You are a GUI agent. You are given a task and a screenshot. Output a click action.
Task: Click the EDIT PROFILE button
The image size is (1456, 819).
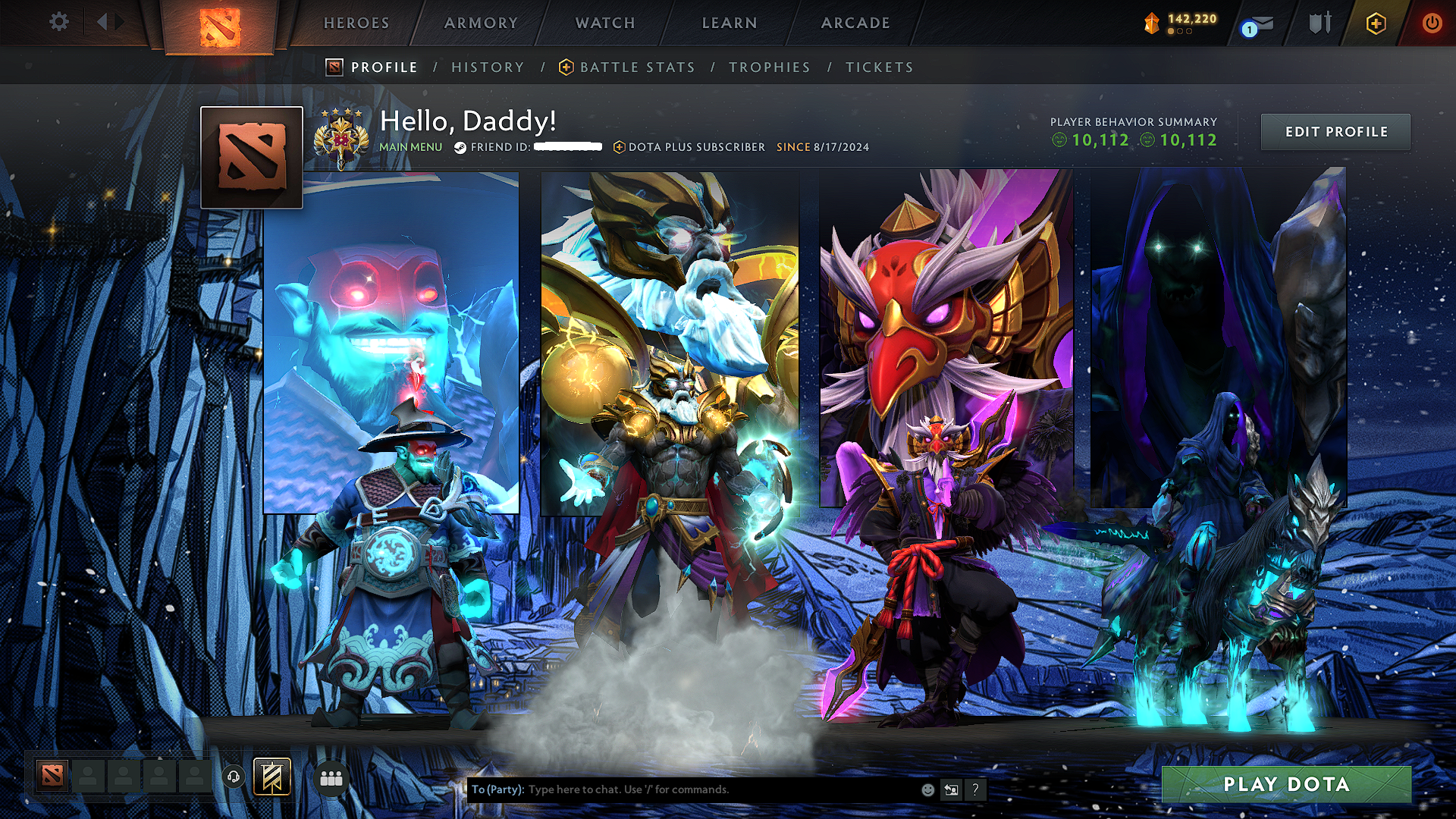[x=1335, y=131]
